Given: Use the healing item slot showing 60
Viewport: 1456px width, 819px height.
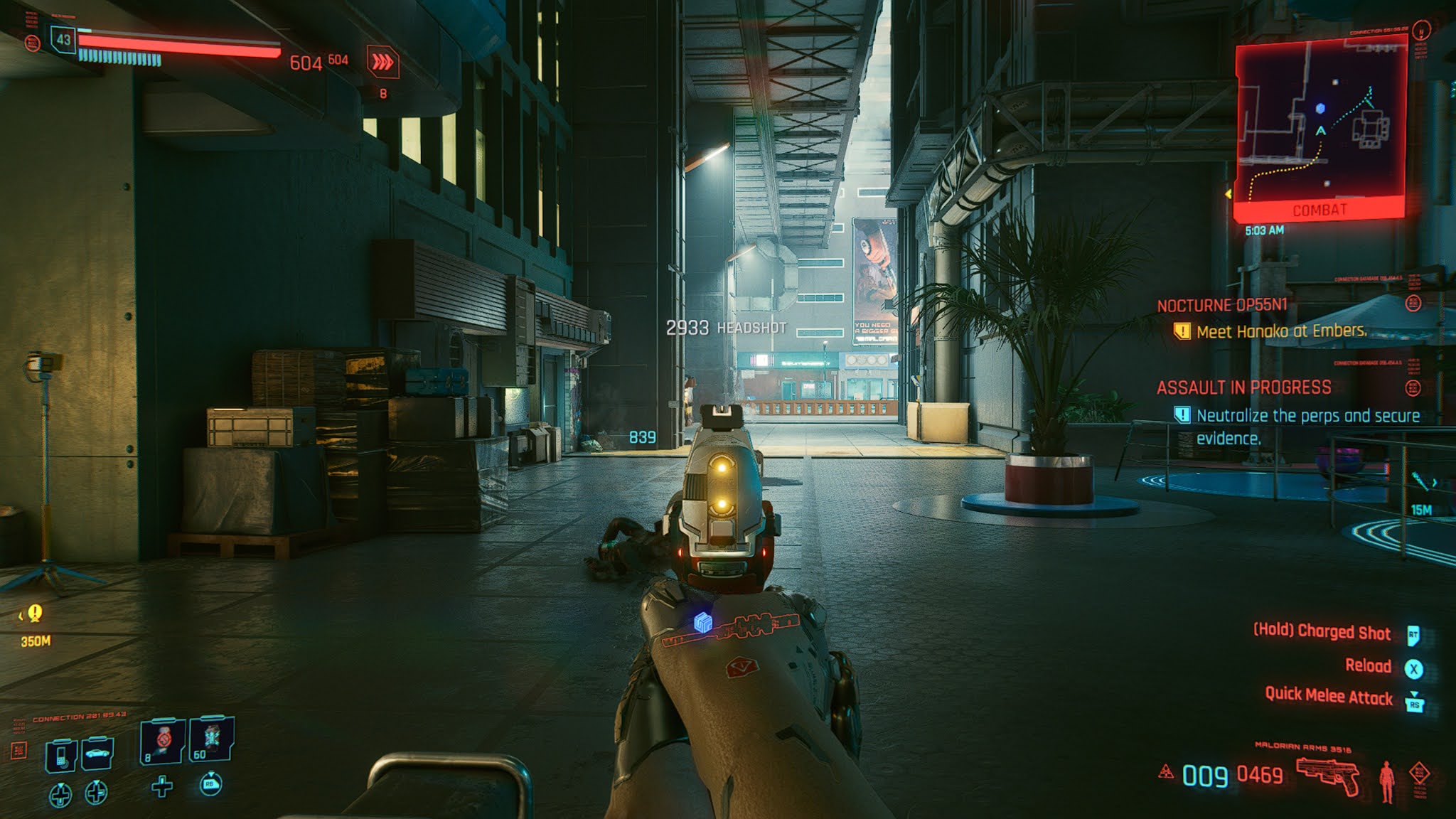Looking at the screenshot, I should [x=211, y=739].
